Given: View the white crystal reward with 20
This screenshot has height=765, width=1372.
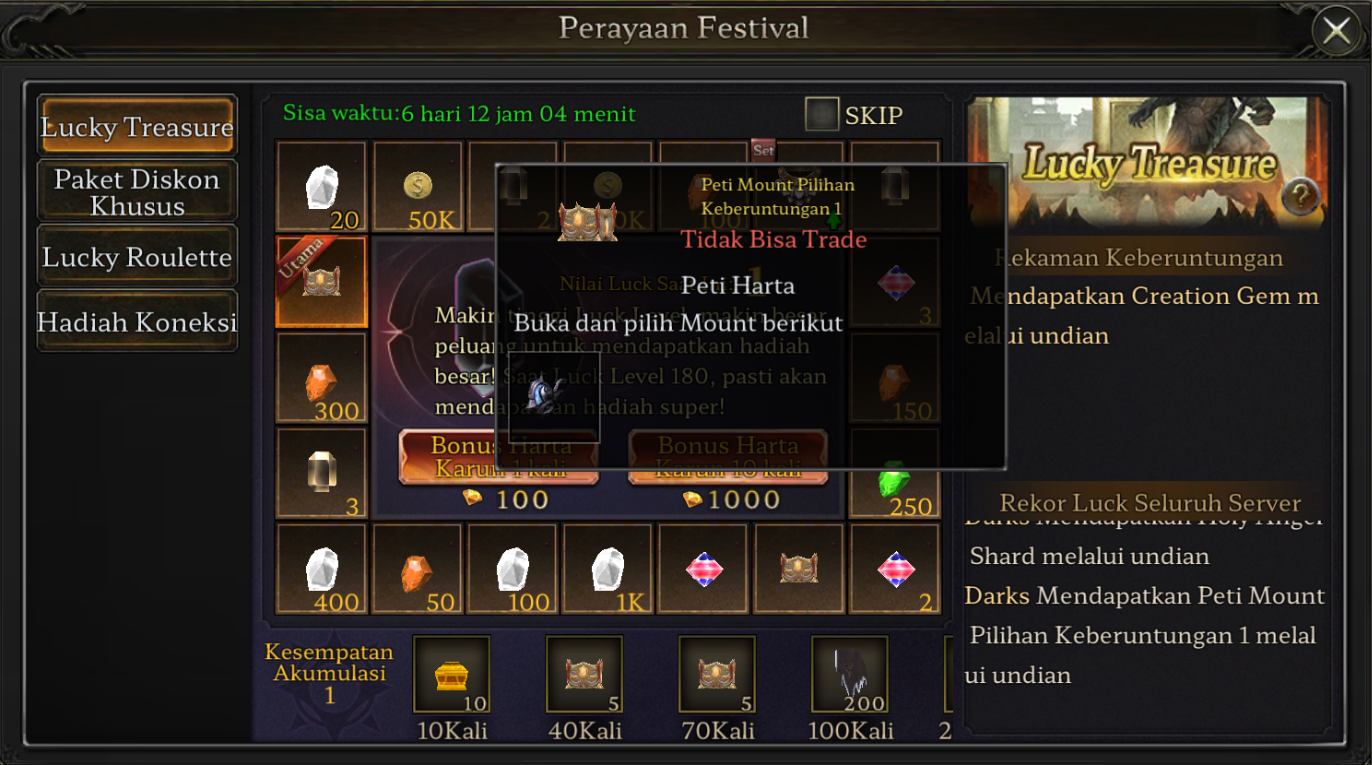Looking at the screenshot, I should pyautogui.click(x=321, y=187).
